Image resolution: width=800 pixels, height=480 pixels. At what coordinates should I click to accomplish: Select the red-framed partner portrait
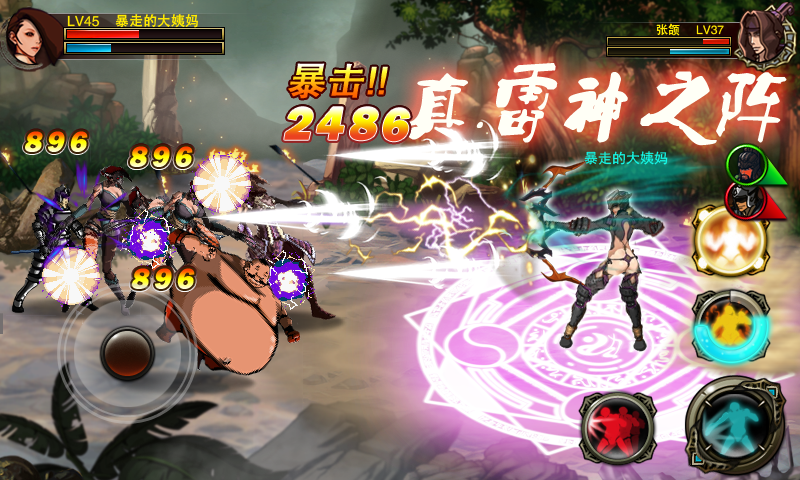pos(743,200)
